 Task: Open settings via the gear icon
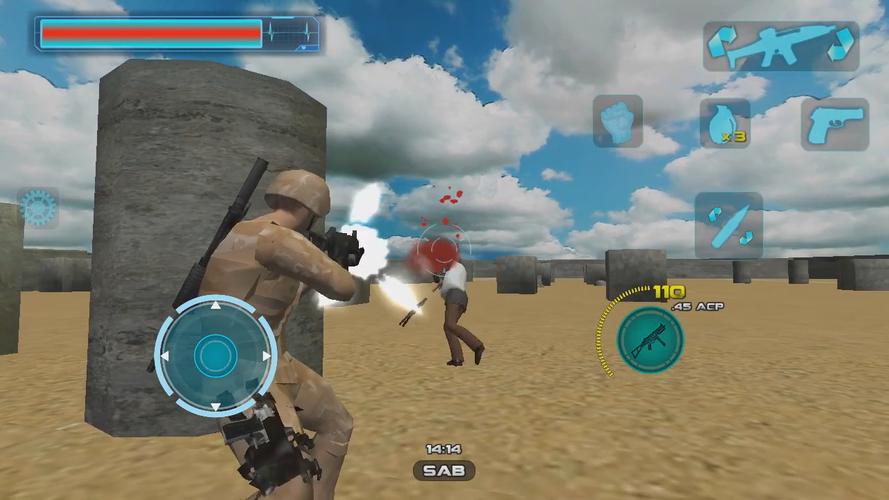[x=38, y=208]
